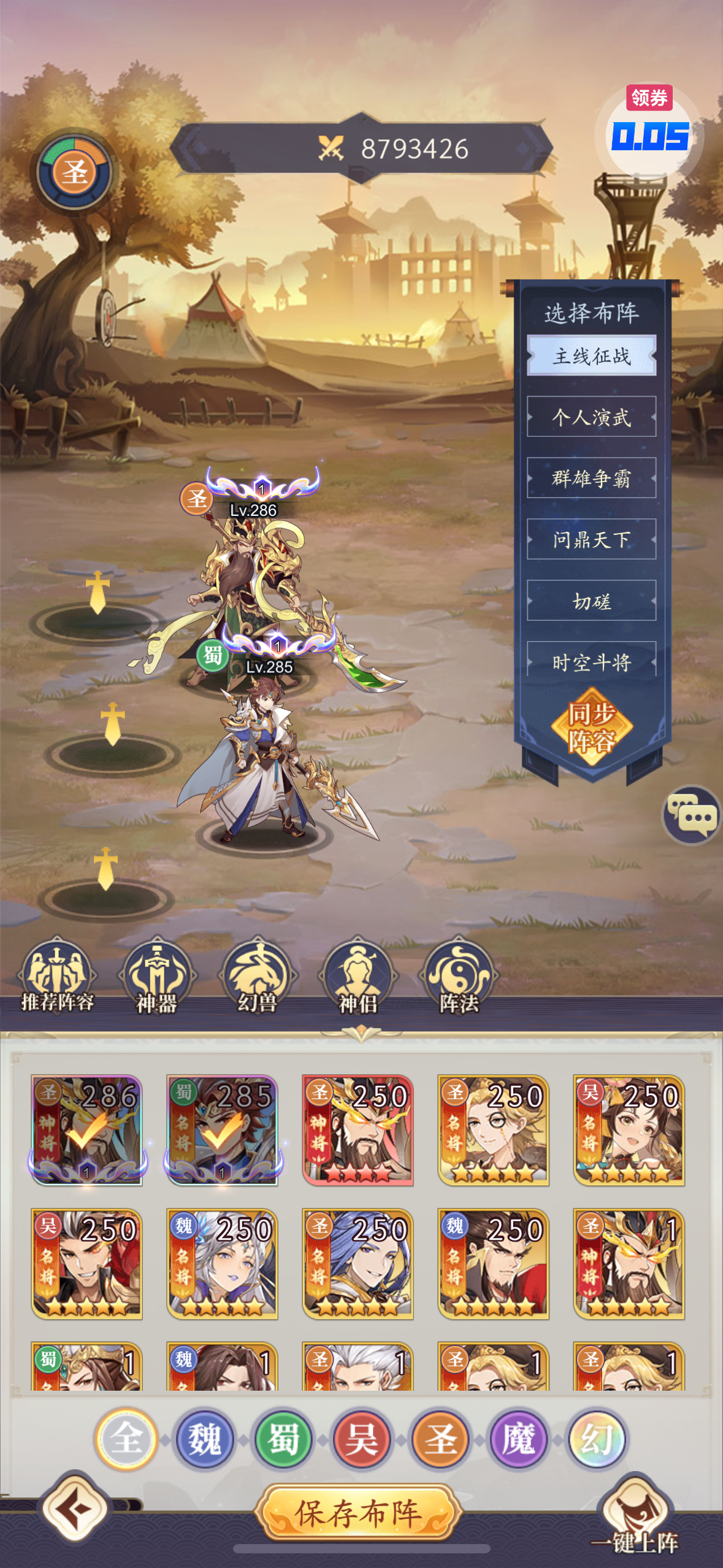Open the 推荐阵容 recommended lineup
This screenshot has width=723, height=1568.
coord(57,975)
